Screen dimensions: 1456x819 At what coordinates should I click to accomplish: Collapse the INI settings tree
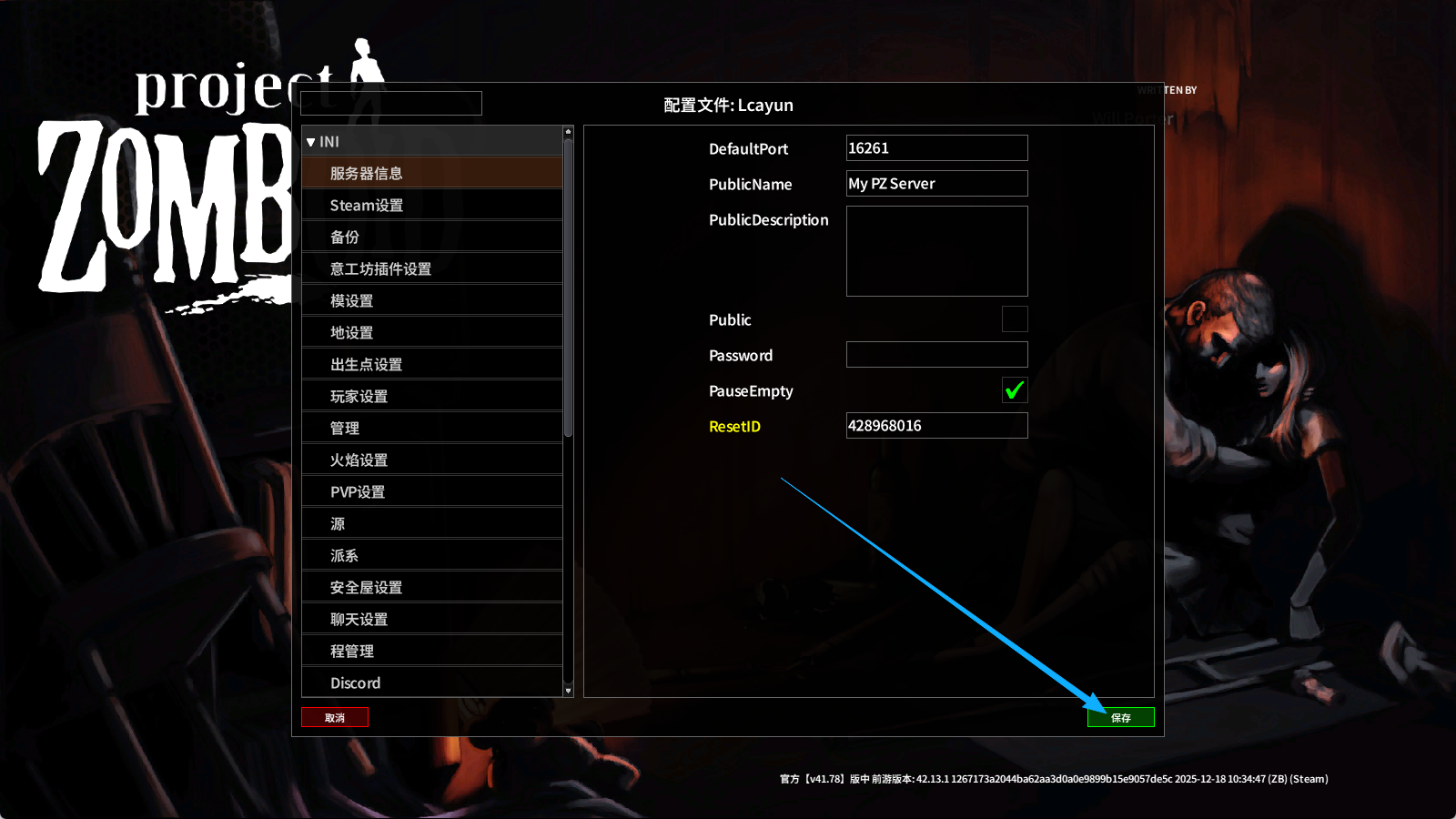click(311, 142)
